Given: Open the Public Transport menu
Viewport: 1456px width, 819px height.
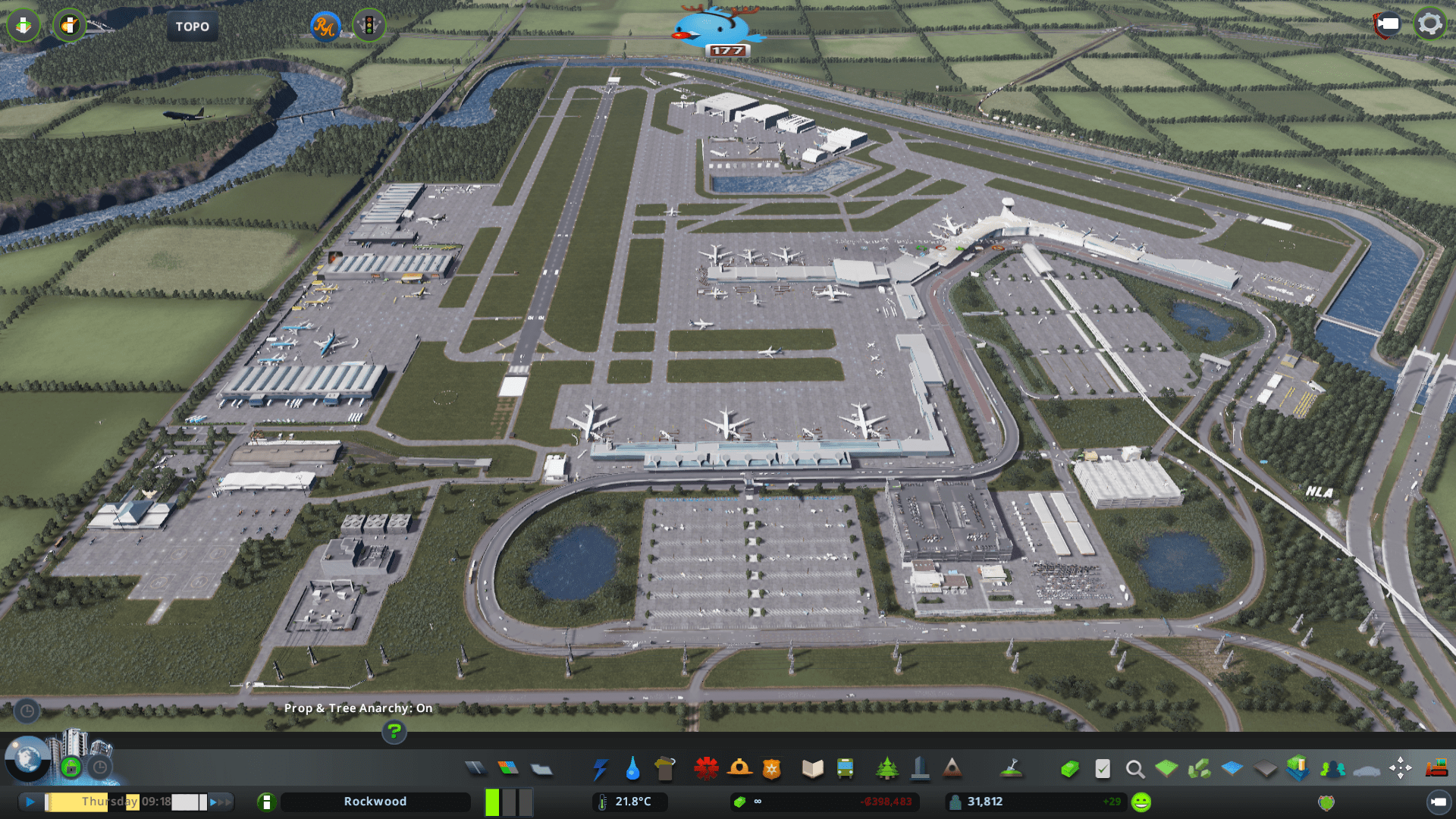Looking at the screenshot, I should [x=846, y=767].
